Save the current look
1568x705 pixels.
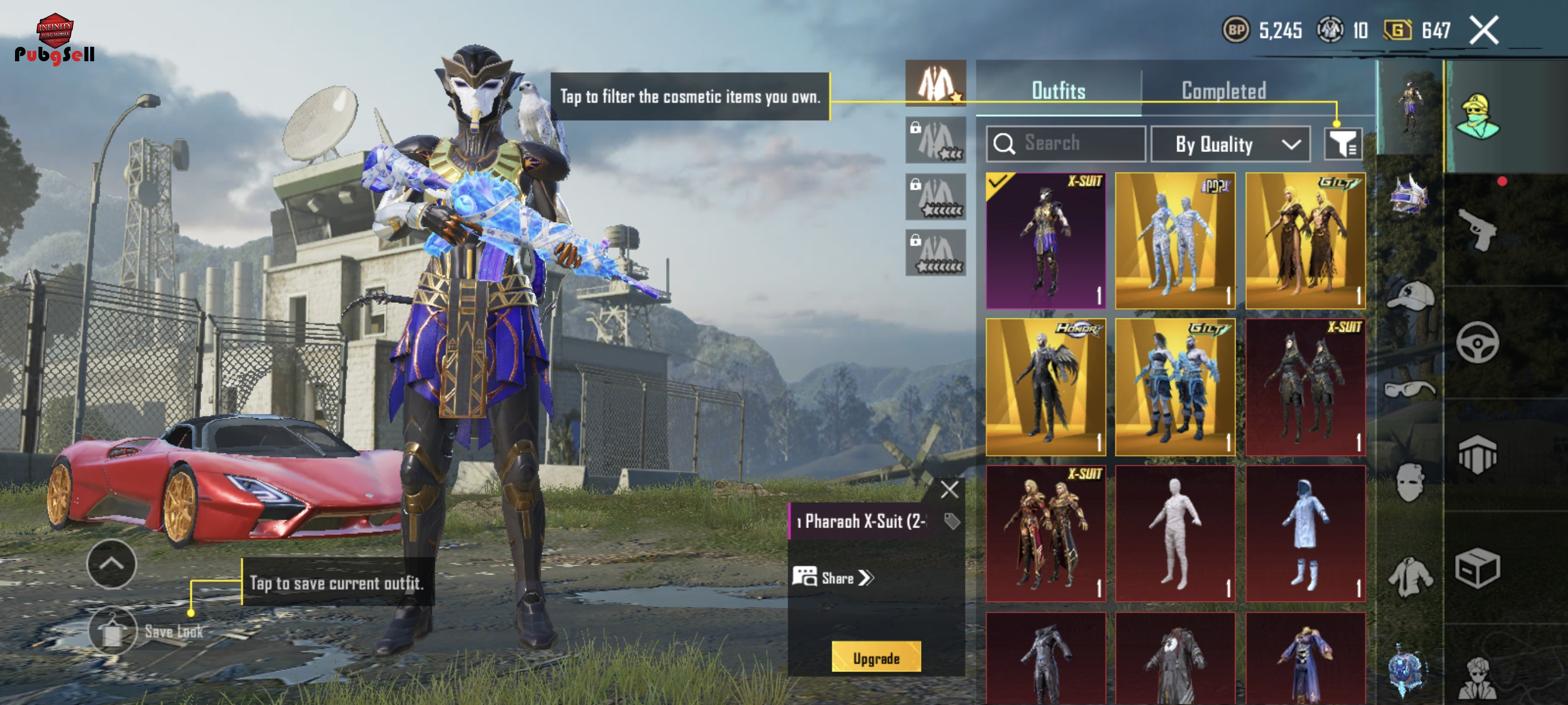point(113,631)
